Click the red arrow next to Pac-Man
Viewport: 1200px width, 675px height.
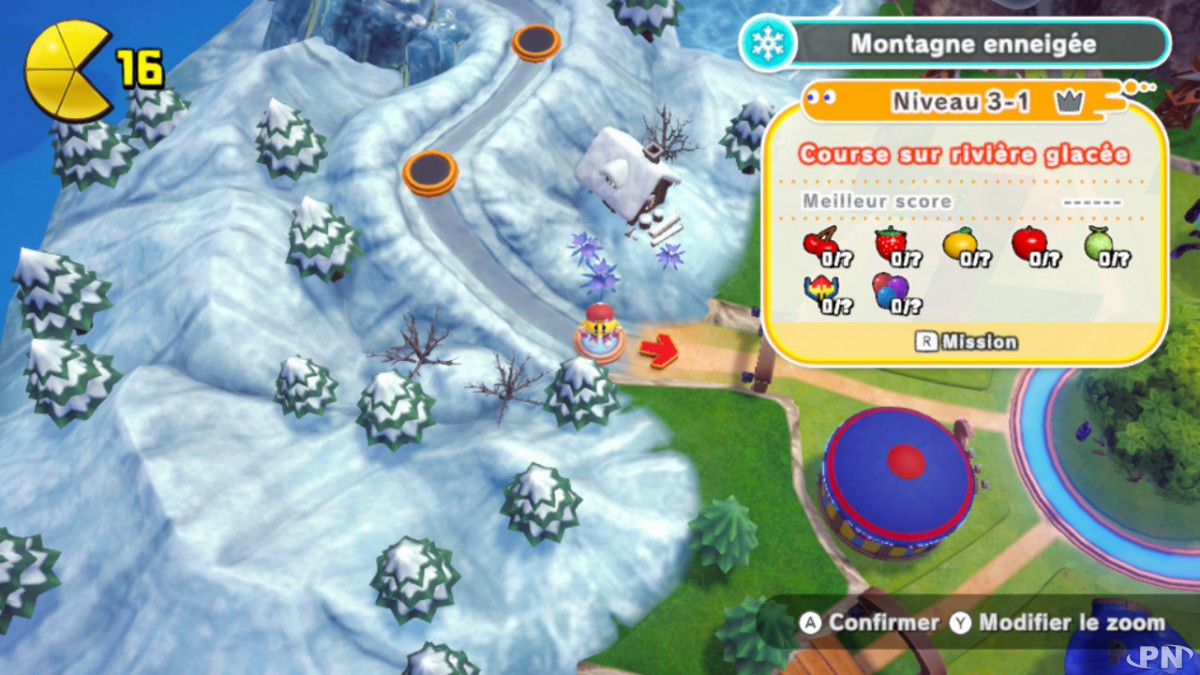658,350
